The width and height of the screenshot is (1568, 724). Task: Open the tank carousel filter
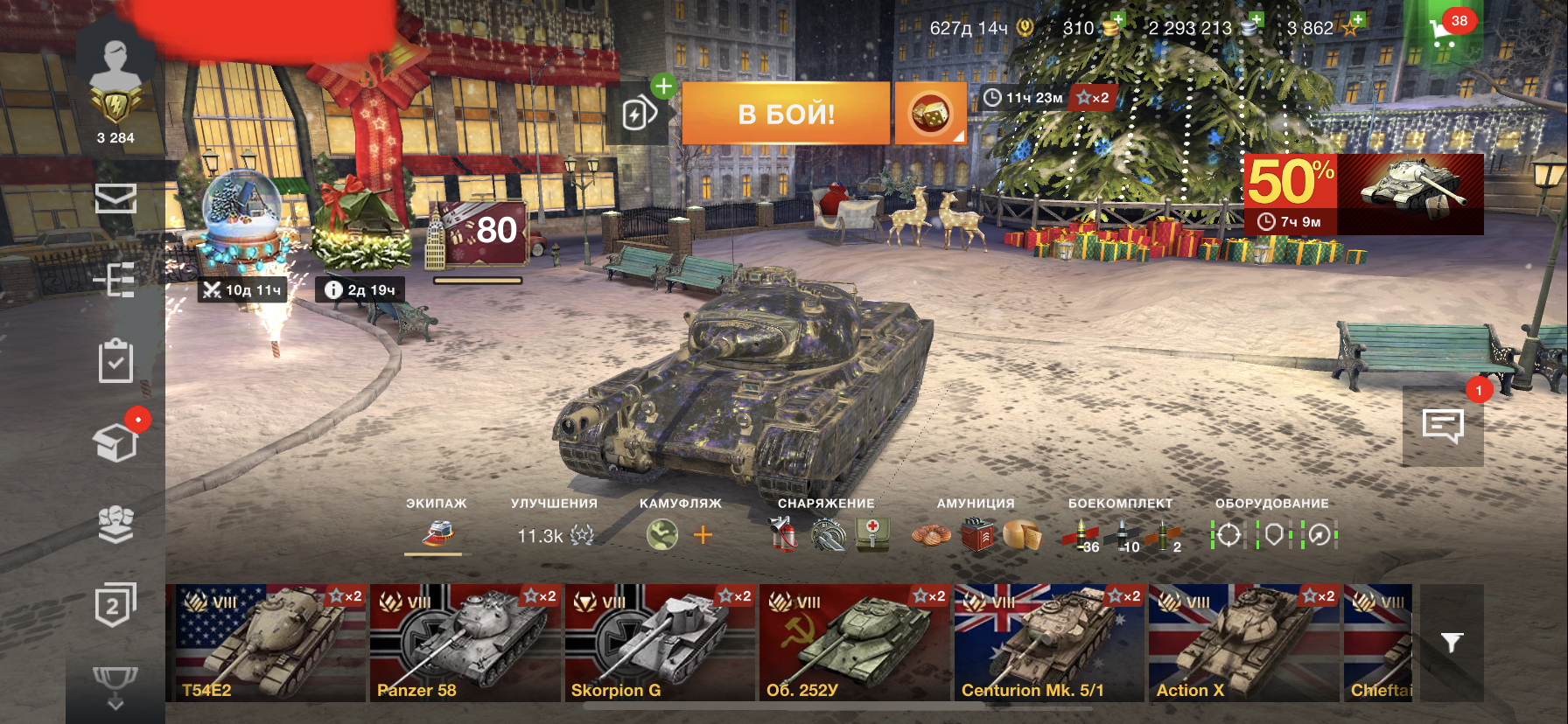click(1452, 644)
